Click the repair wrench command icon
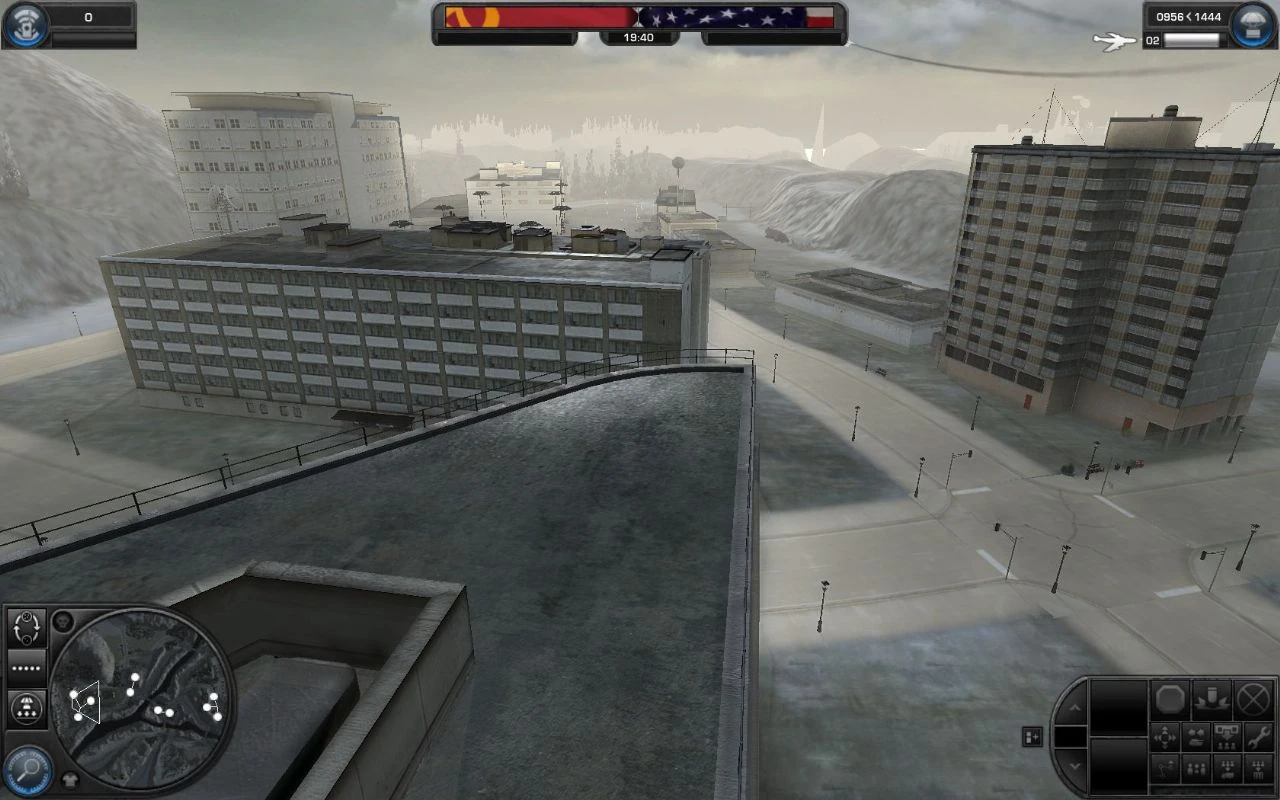The image size is (1280, 800). coord(1259,736)
